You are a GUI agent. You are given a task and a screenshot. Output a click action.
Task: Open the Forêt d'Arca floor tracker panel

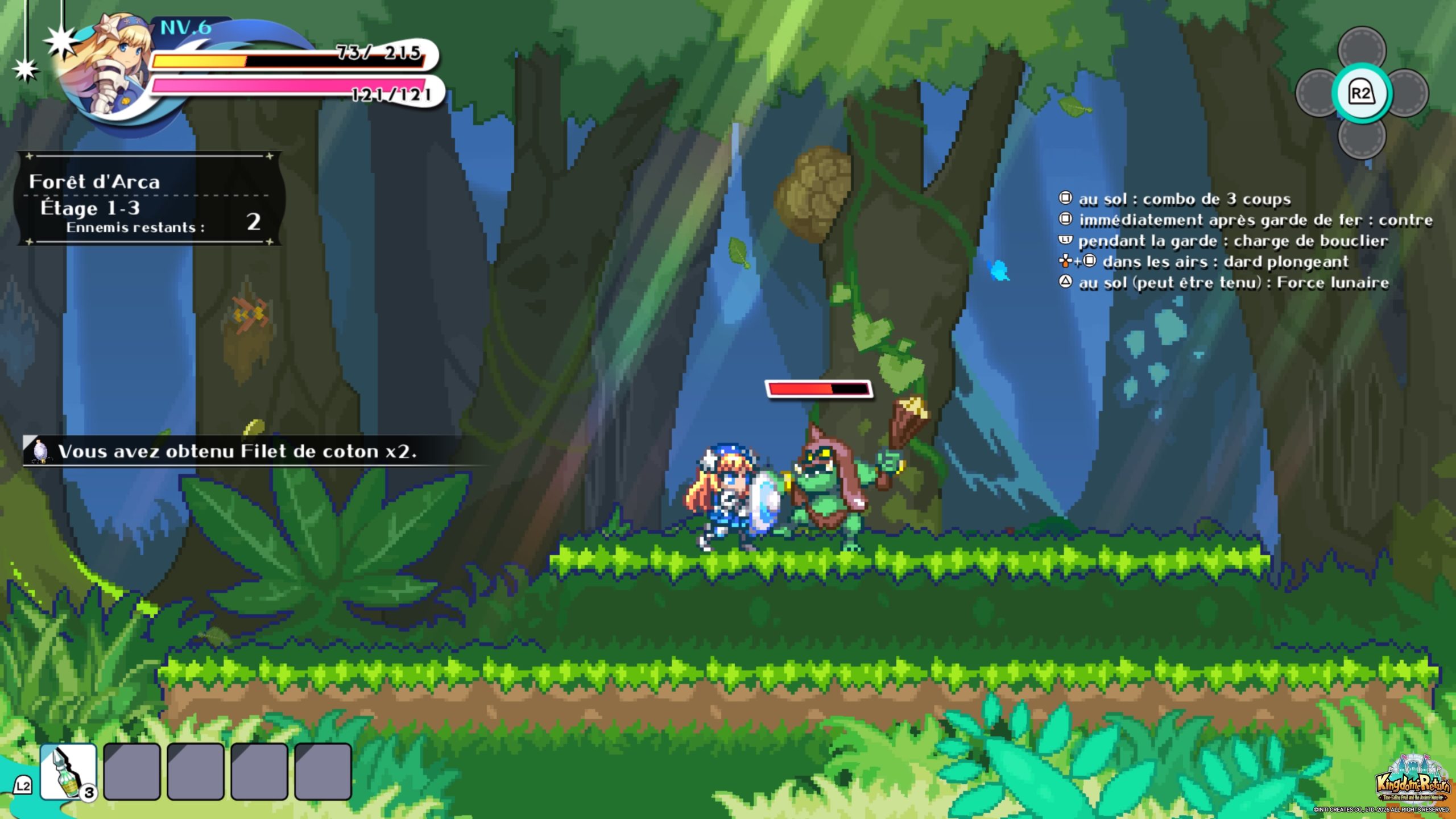149,199
